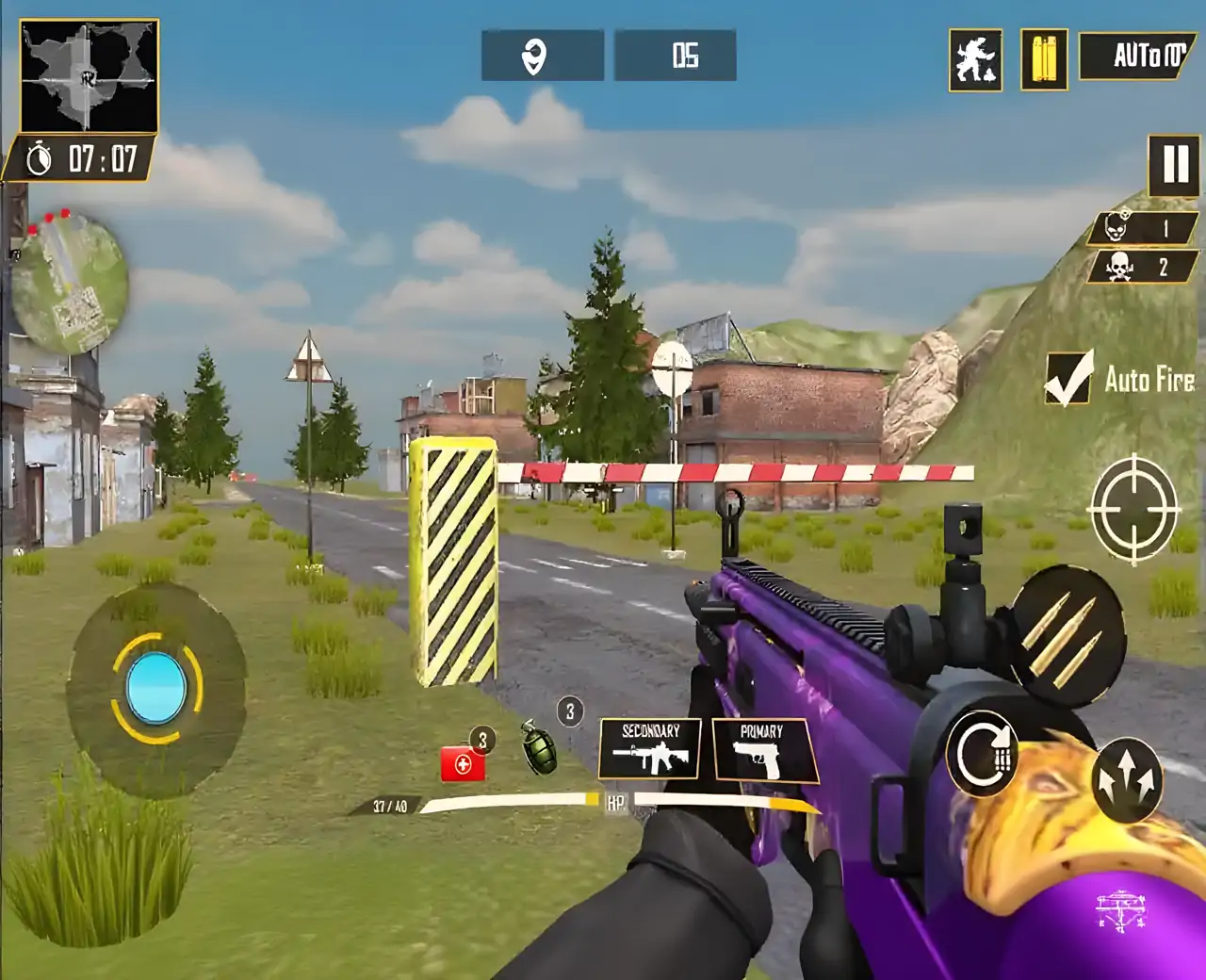Fire using the three bullets button
This screenshot has height=980, width=1206.
tap(1068, 636)
